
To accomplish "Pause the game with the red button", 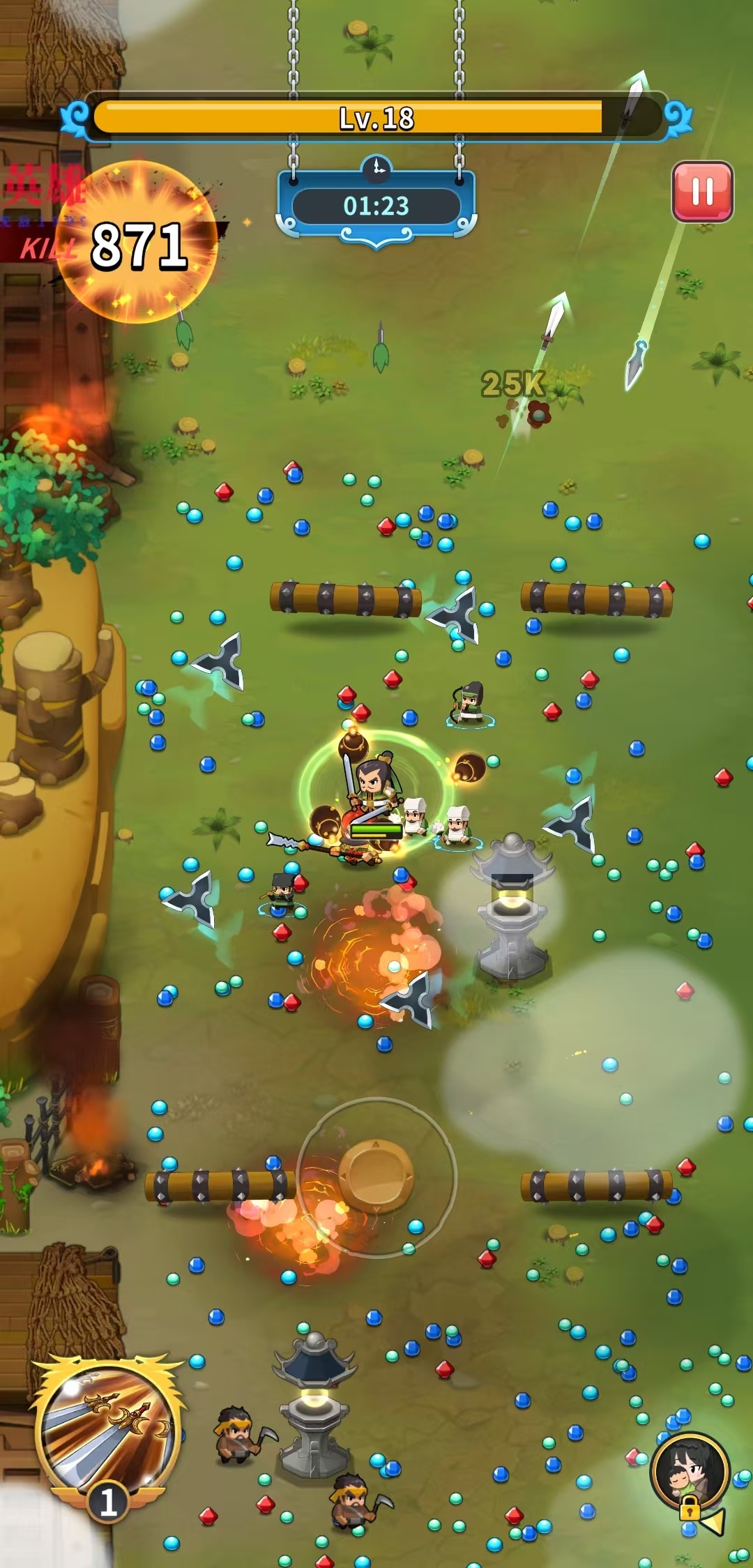I will coord(702,192).
